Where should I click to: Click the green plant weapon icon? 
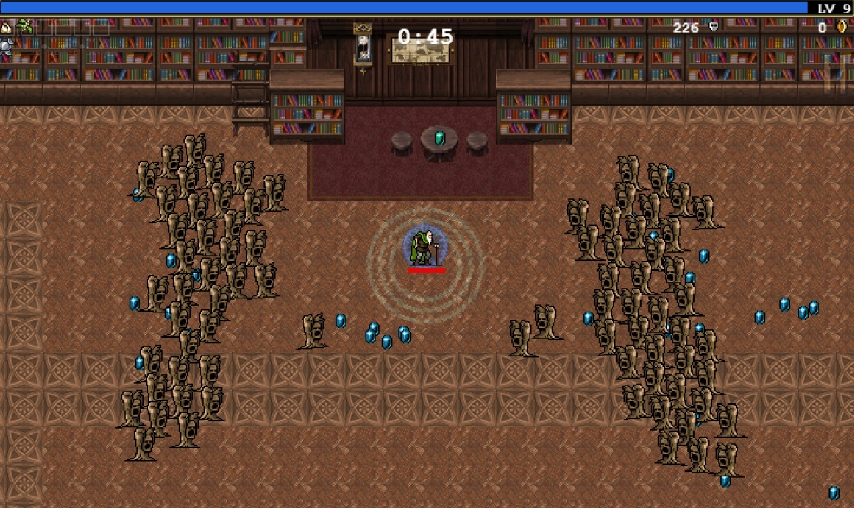[25, 27]
